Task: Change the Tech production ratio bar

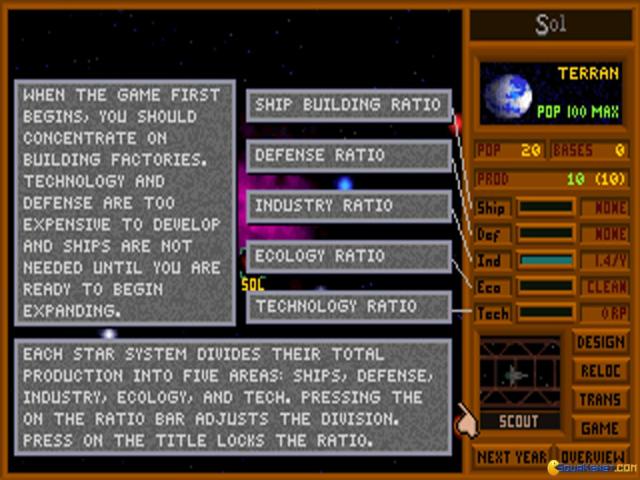Action: point(547,313)
